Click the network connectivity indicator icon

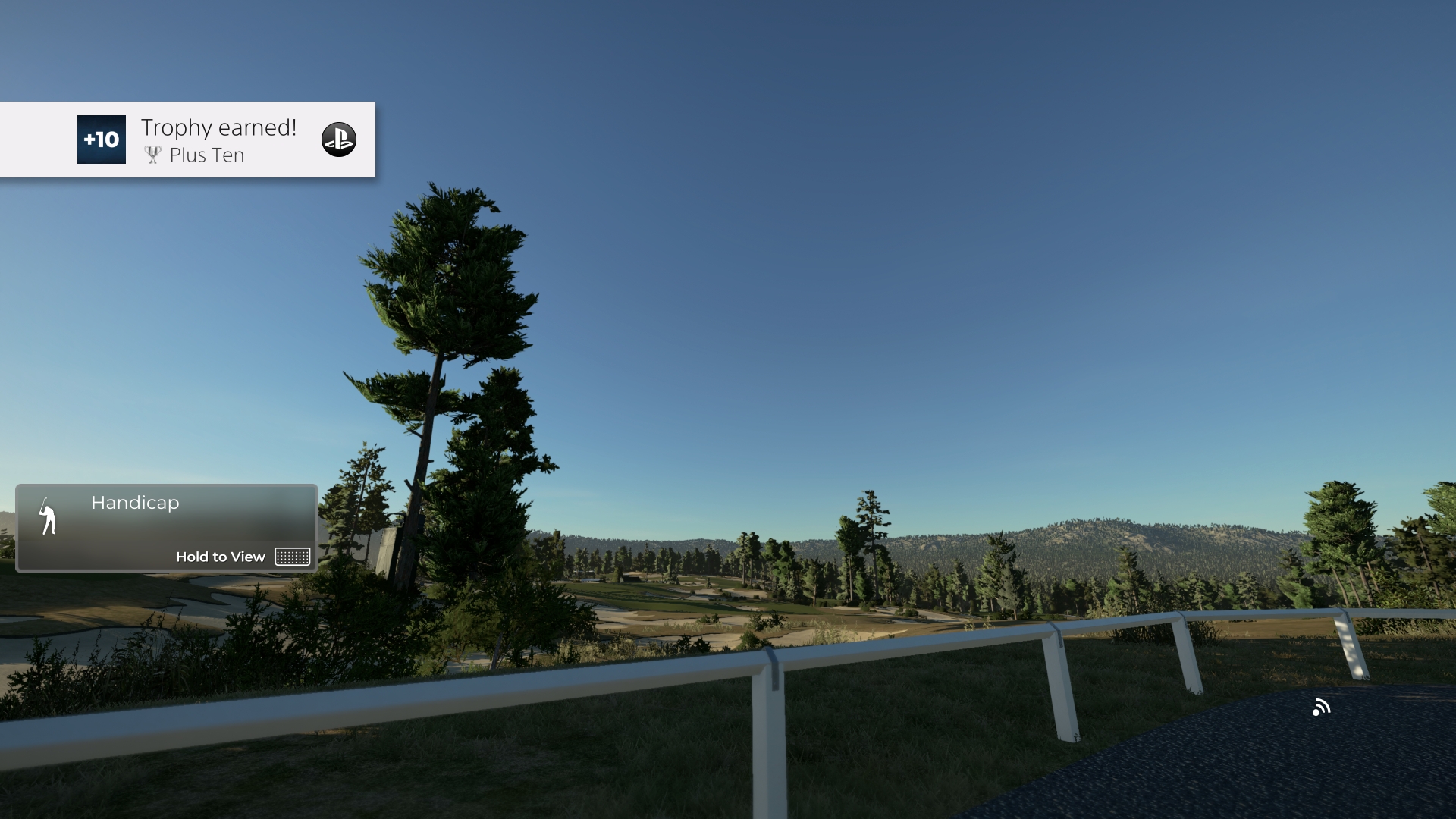[1322, 707]
